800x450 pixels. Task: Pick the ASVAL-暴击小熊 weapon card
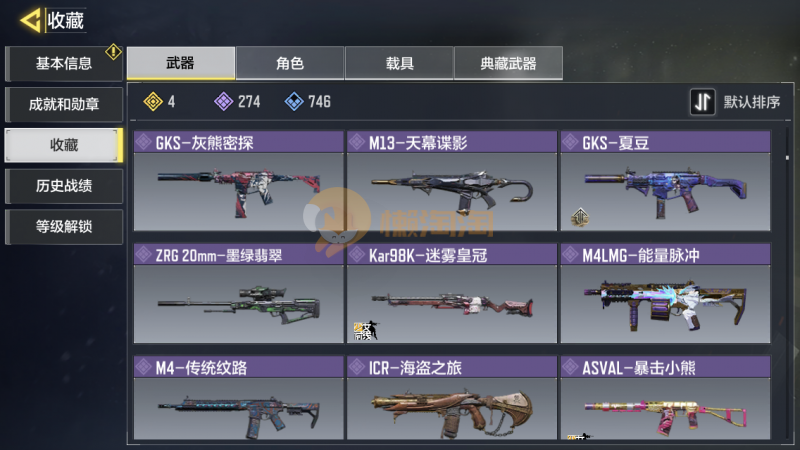point(665,400)
